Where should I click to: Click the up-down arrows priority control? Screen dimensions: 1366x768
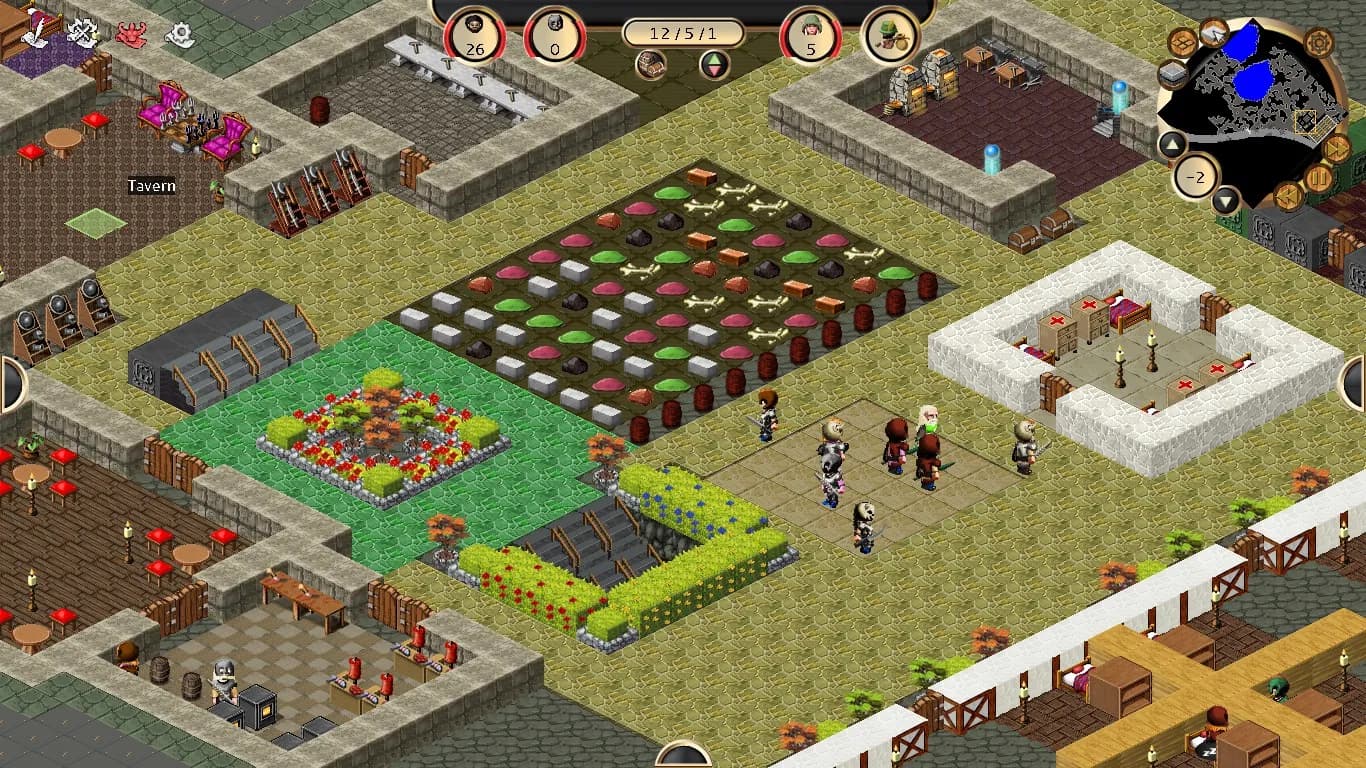click(711, 63)
